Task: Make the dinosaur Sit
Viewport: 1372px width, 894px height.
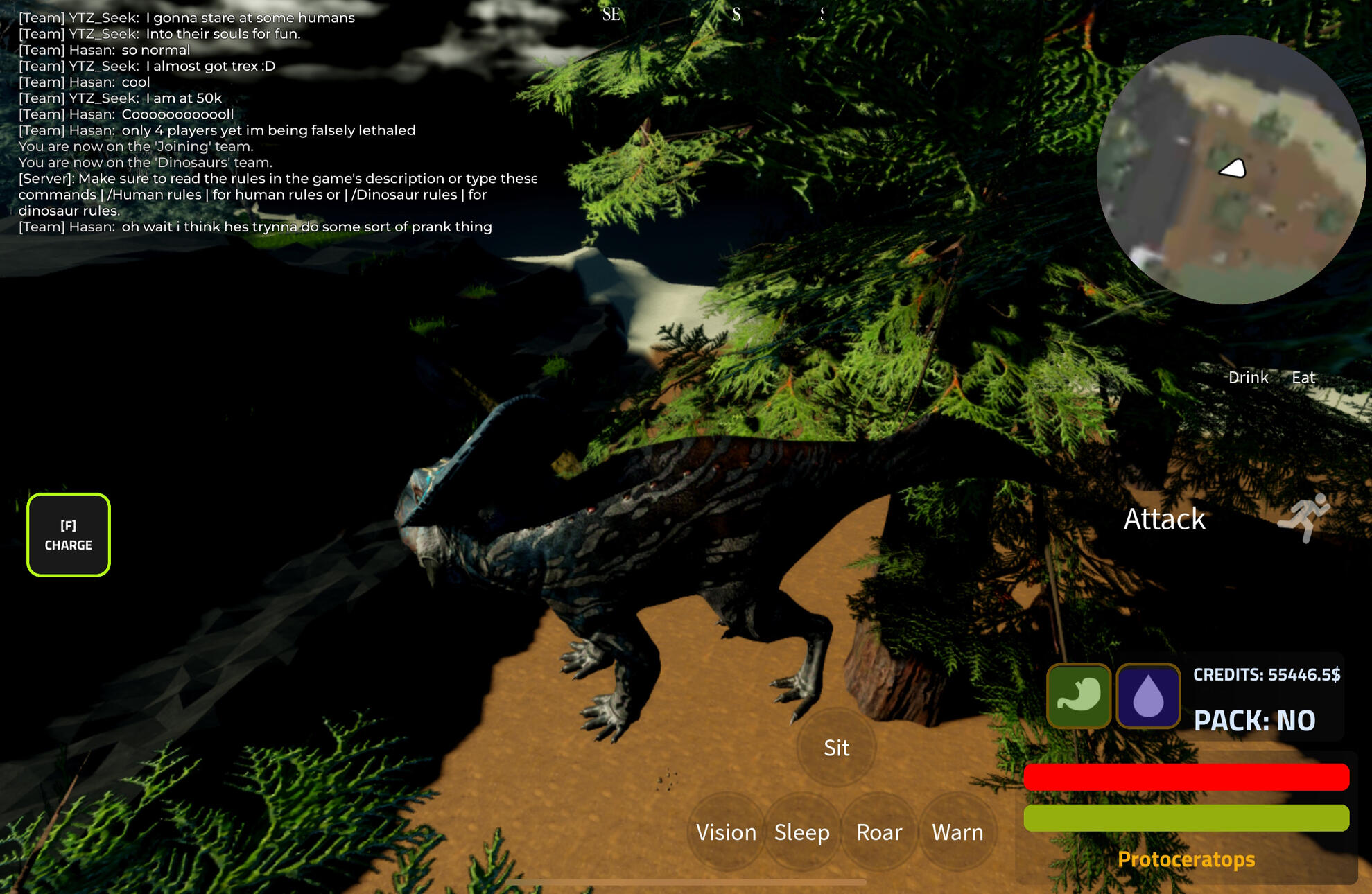Action: [x=836, y=748]
